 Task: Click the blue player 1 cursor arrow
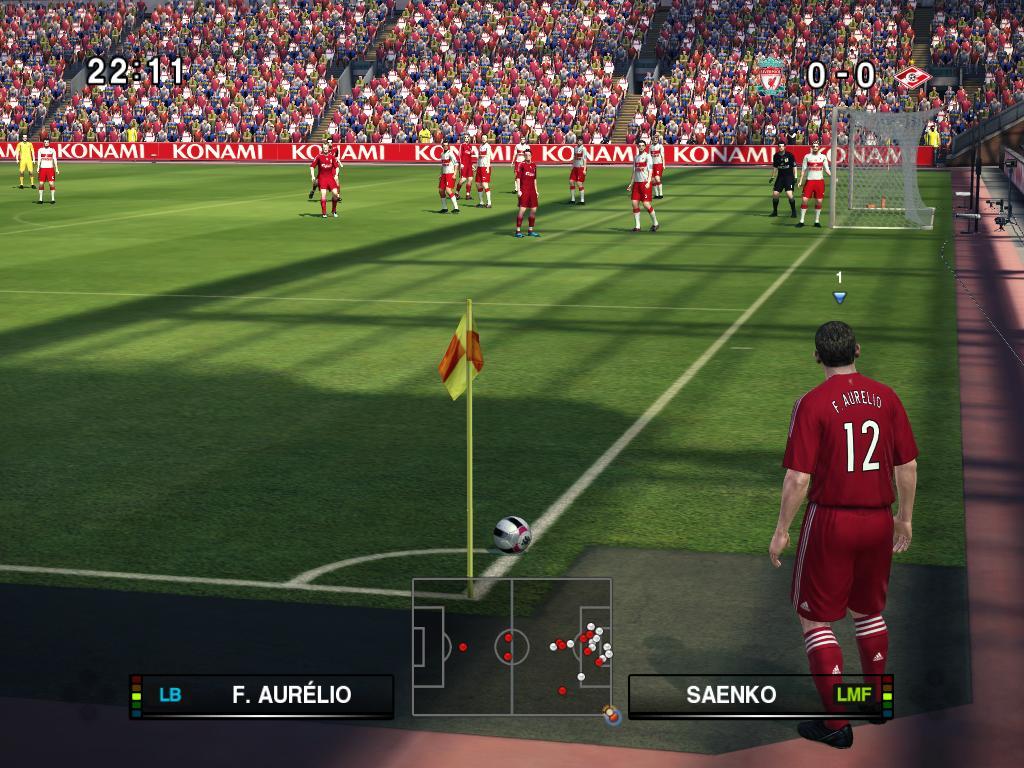[x=839, y=296]
